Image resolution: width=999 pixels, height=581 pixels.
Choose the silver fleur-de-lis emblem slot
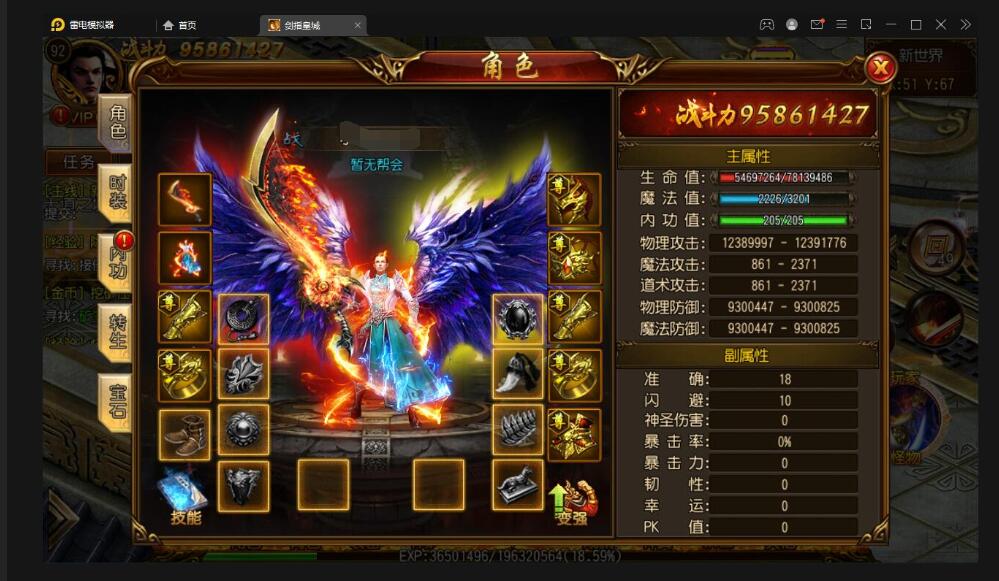click(243, 374)
